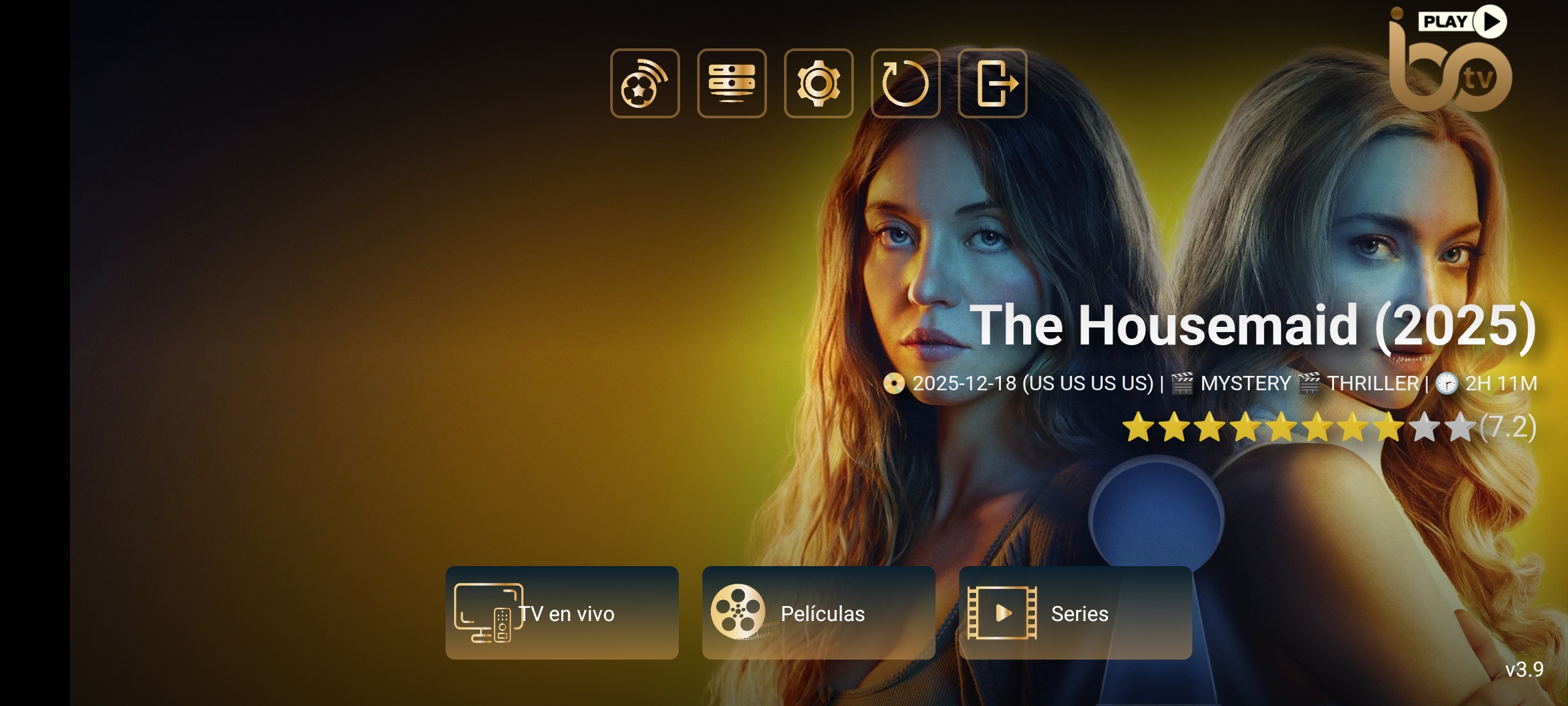Open settings with the gear icon
This screenshot has width=1568, height=706.
click(x=819, y=83)
